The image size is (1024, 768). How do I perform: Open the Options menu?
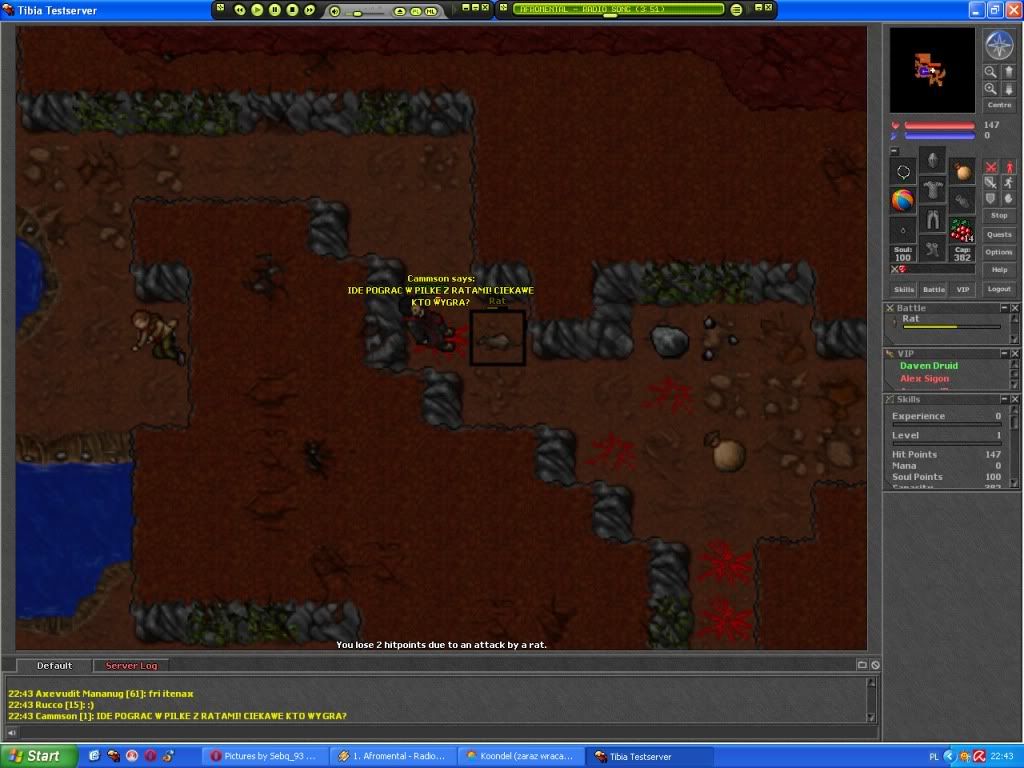[999, 252]
